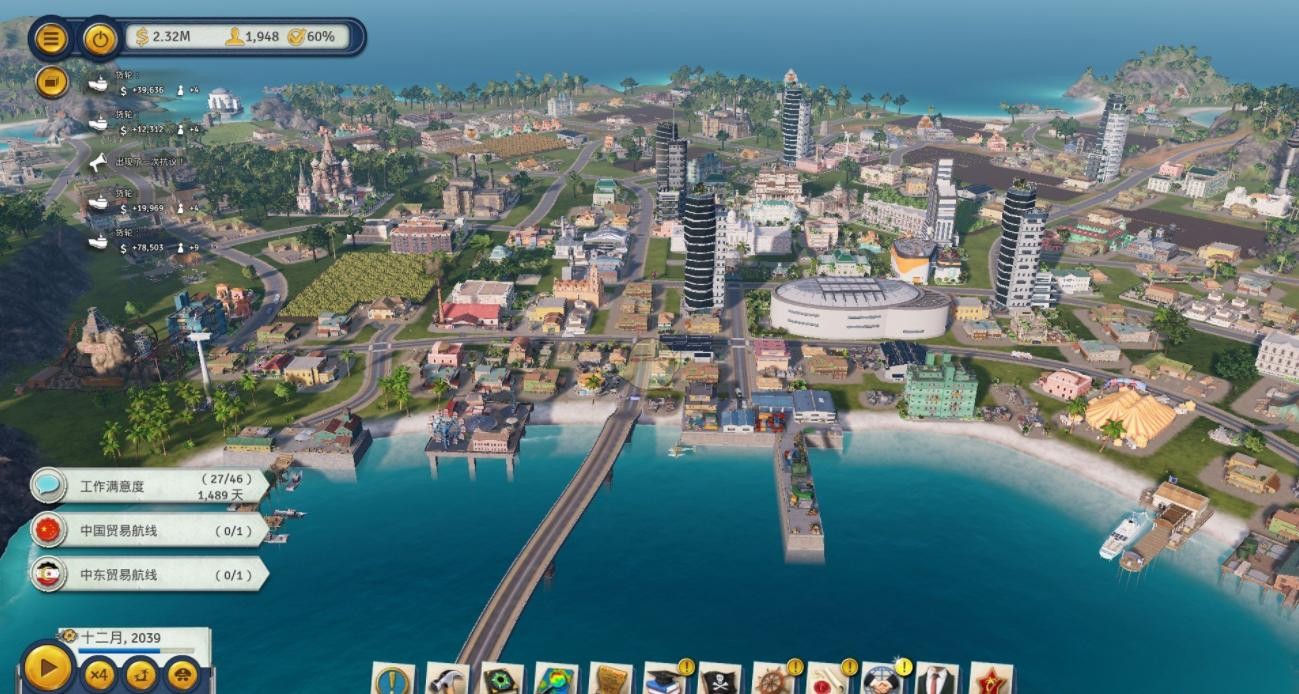Image resolution: width=1299 pixels, height=694 pixels.
Task: Select the 中国贸易航线 task
Action: click(x=150, y=530)
